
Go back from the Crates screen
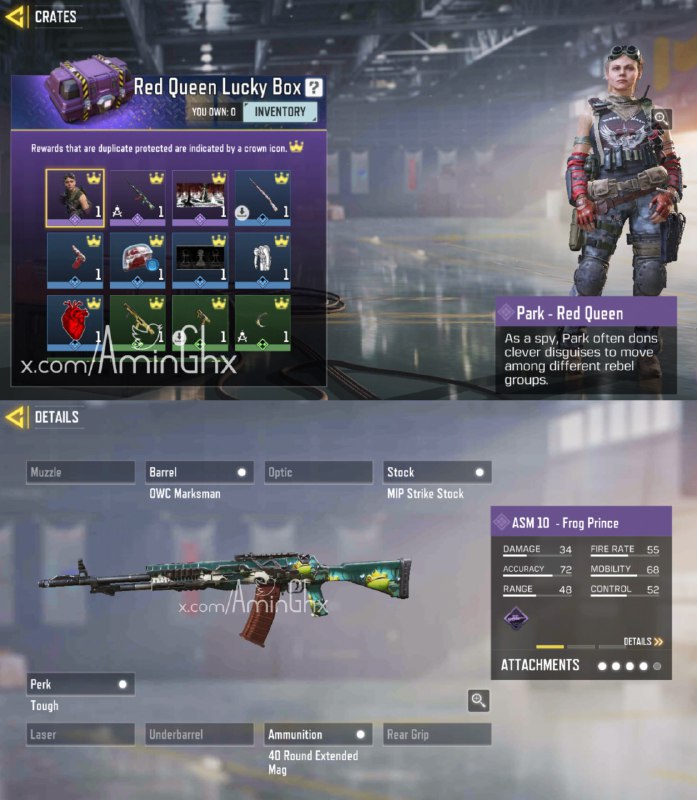pyautogui.click(x=16, y=17)
